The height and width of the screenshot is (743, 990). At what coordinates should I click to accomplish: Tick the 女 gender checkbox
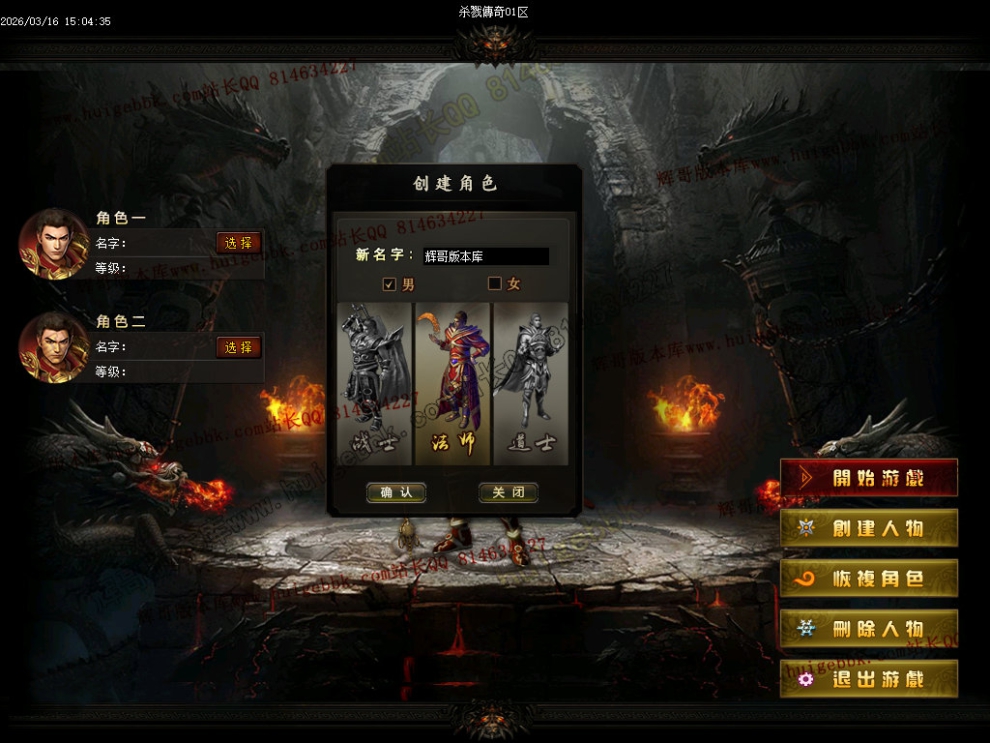[494, 284]
